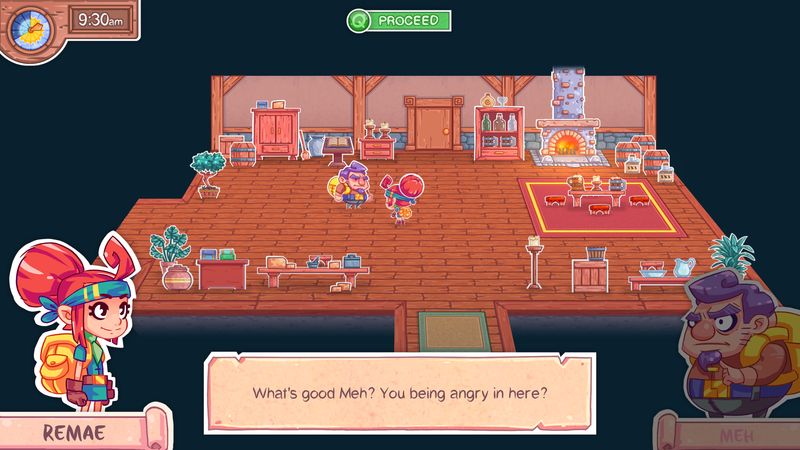800x450 pixels.
Task: Click the green PROCEED button
Action: pyautogui.click(x=399, y=20)
